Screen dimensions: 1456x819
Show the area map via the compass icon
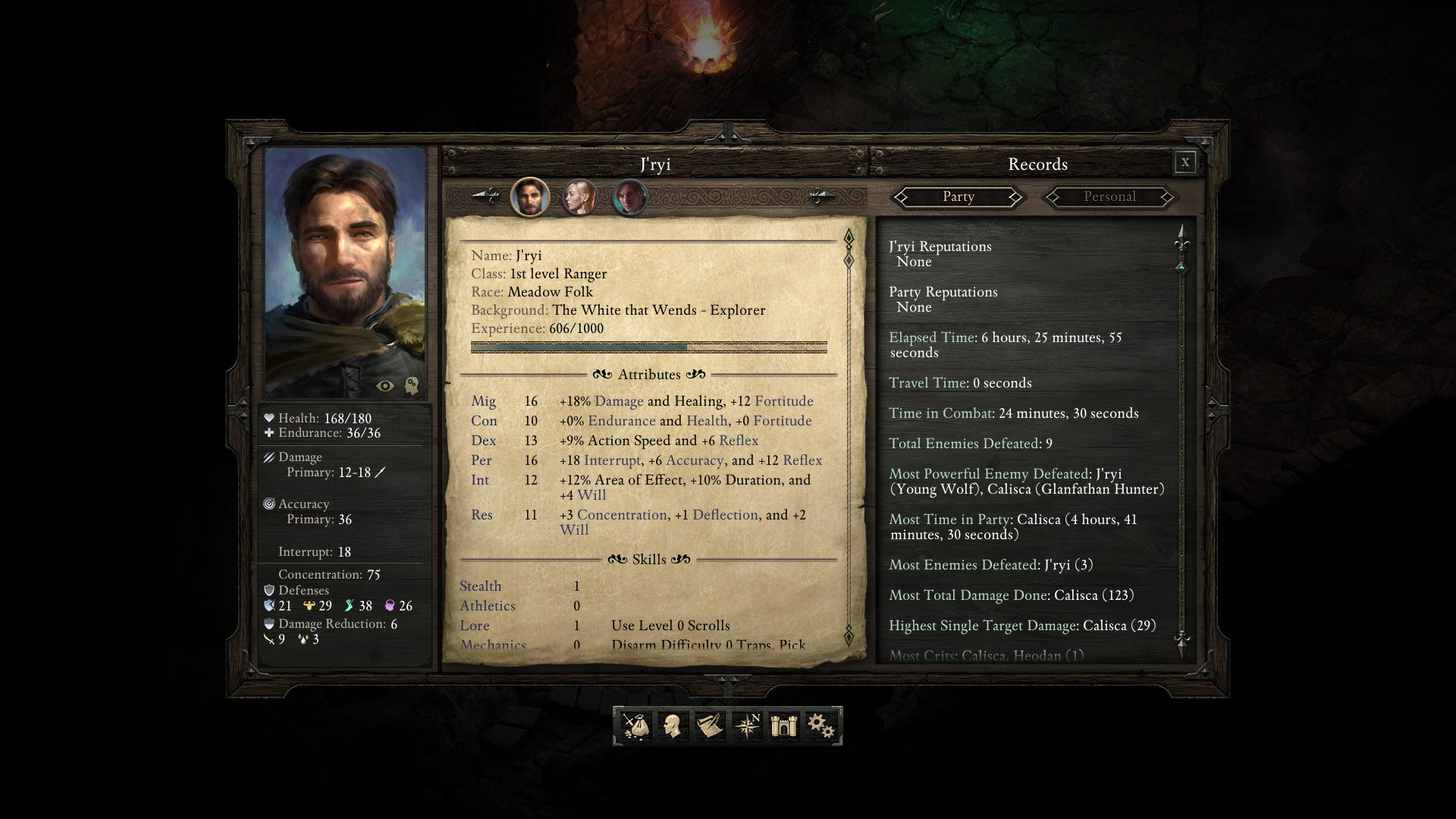pyautogui.click(x=746, y=726)
